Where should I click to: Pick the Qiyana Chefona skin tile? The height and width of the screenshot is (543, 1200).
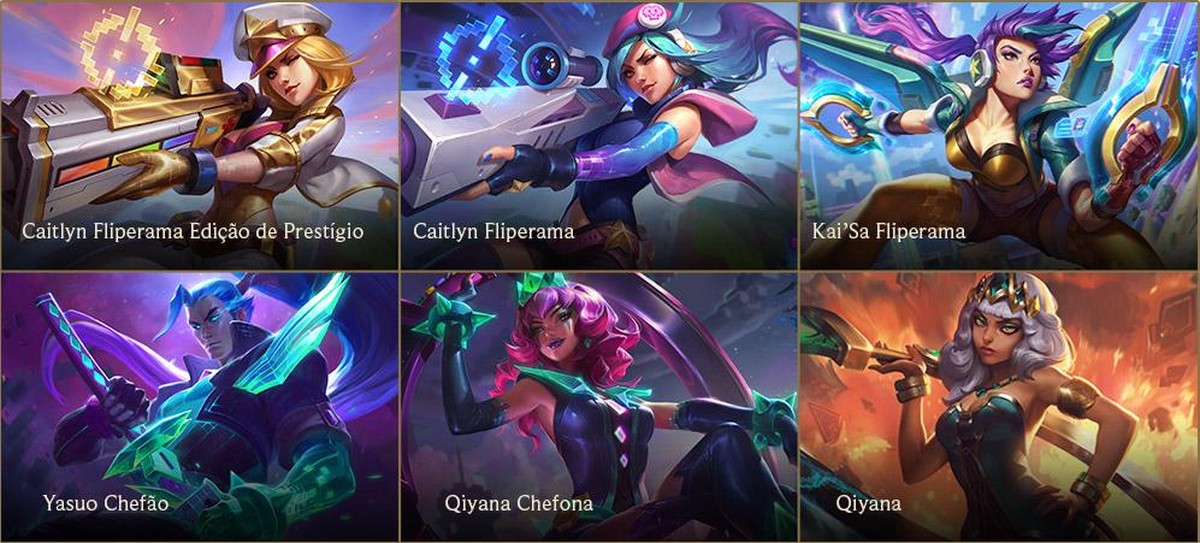(x=600, y=407)
